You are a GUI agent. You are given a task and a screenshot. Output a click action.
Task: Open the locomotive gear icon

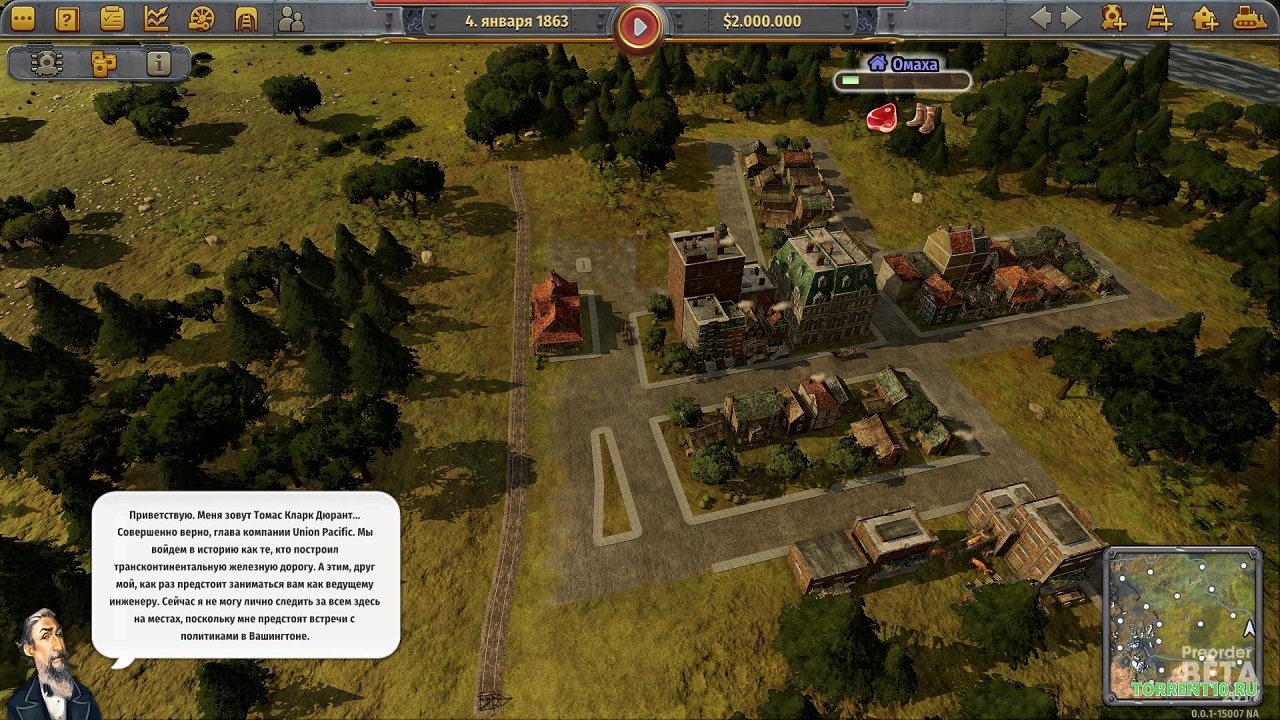point(46,63)
